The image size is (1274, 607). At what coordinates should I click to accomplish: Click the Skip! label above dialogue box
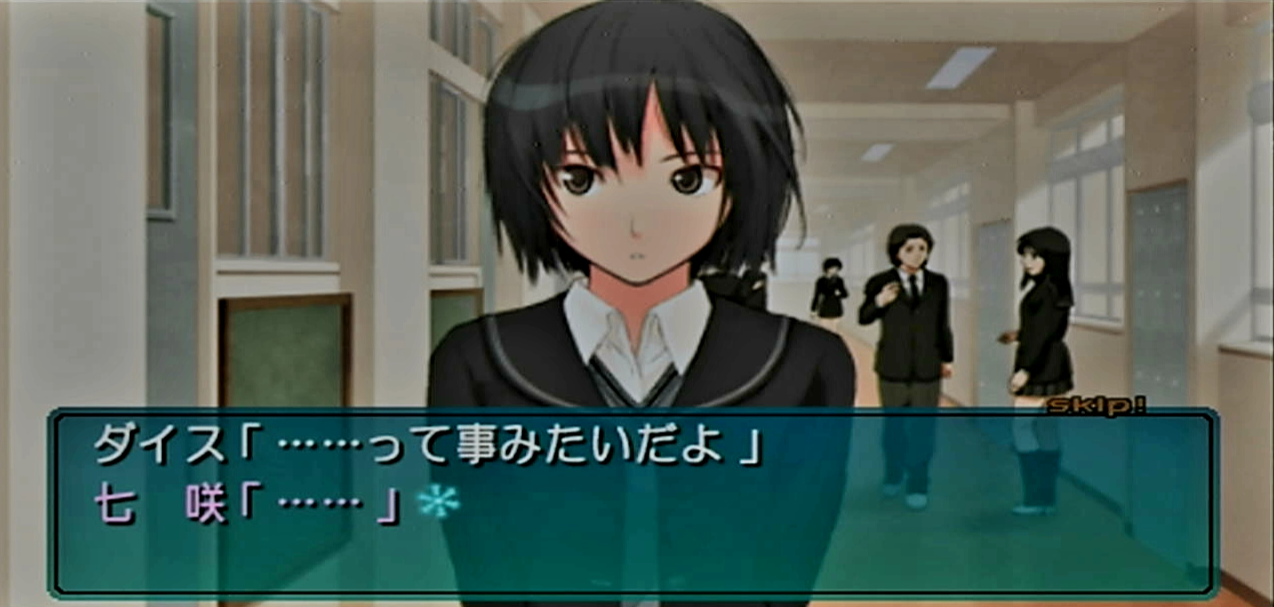[1096, 405]
